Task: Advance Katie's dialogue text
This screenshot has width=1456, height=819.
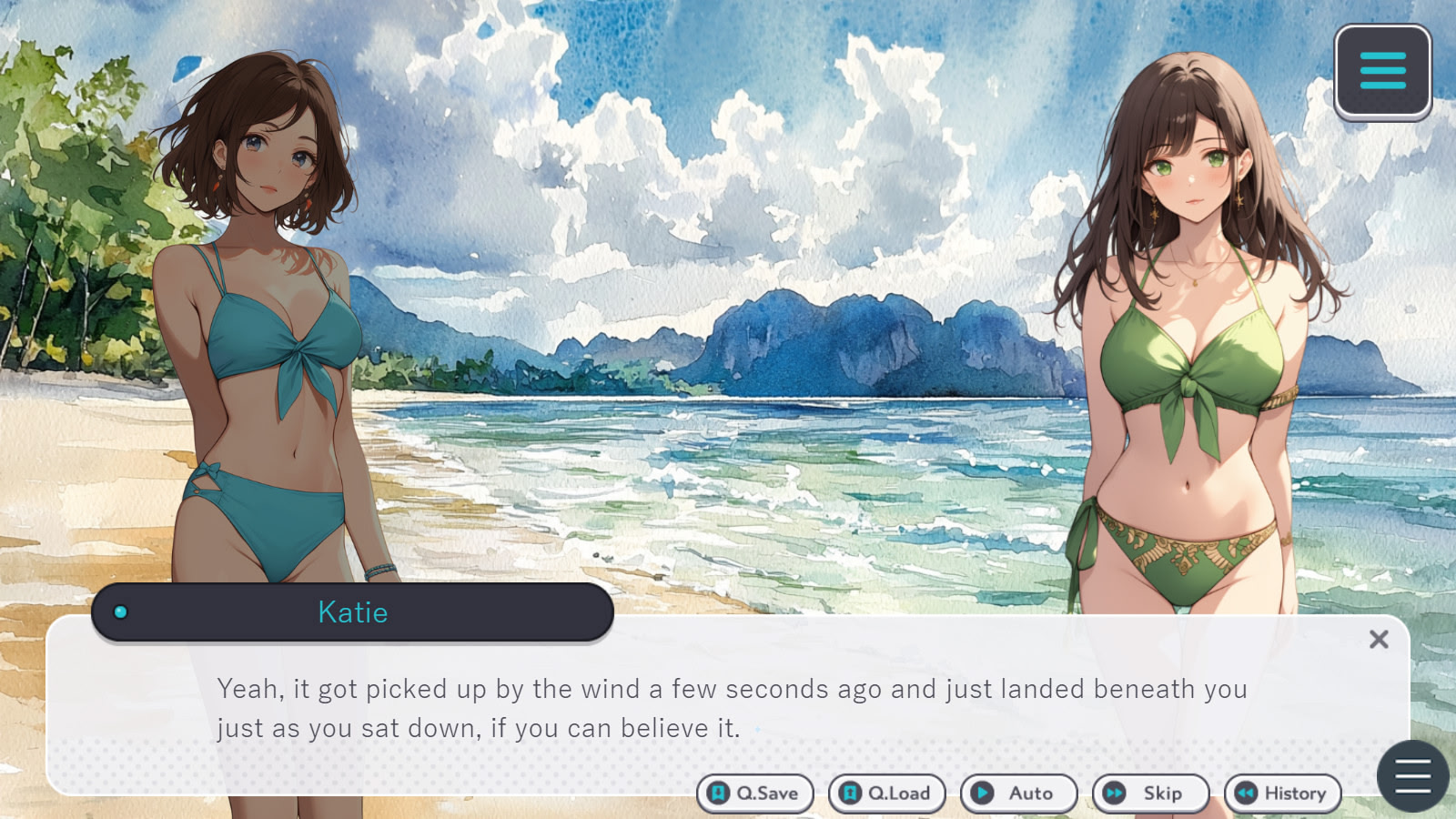Action: tap(728, 708)
